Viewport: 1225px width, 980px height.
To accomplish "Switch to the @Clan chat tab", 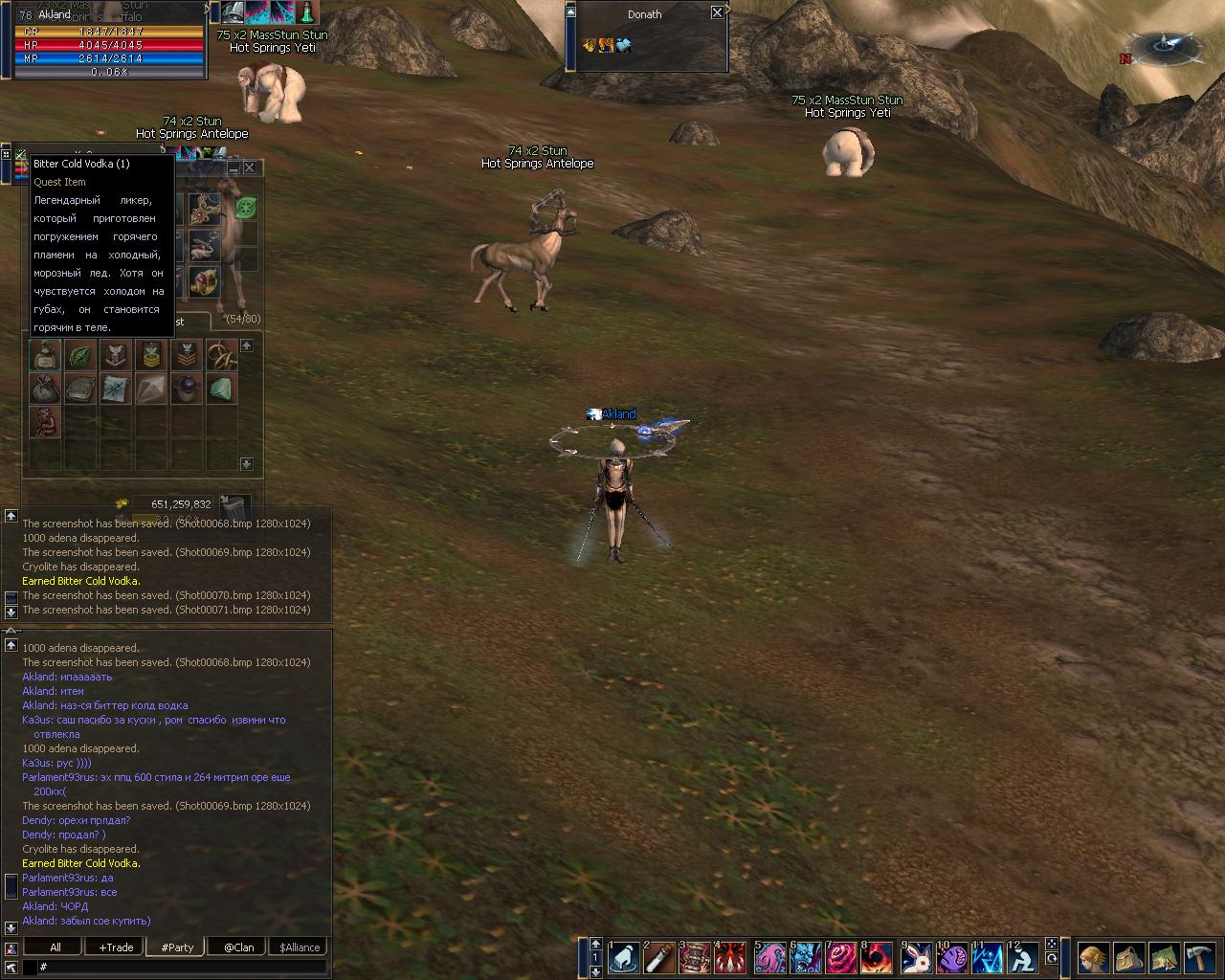I will coord(238,947).
